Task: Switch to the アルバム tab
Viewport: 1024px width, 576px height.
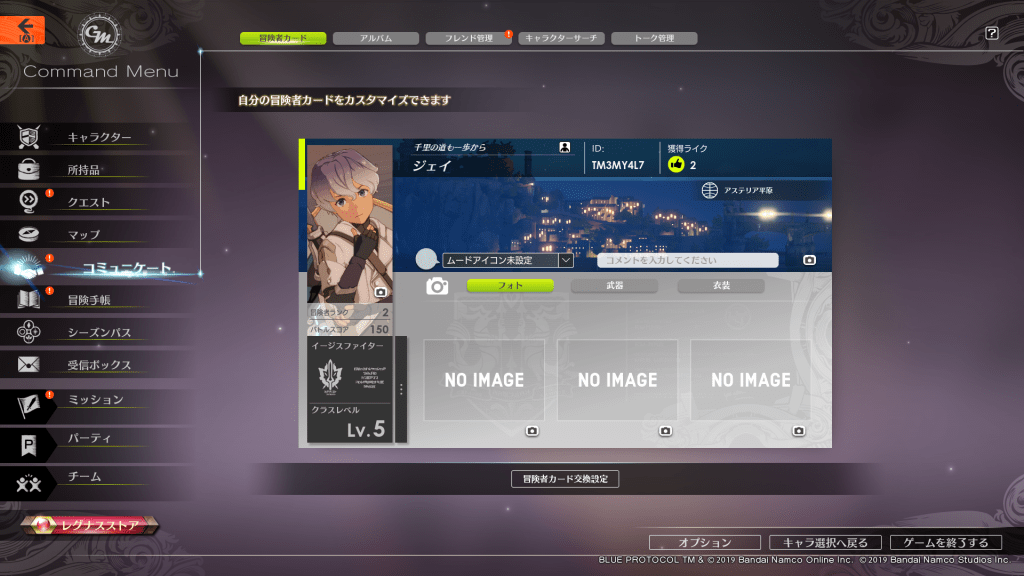Action: tap(375, 38)
